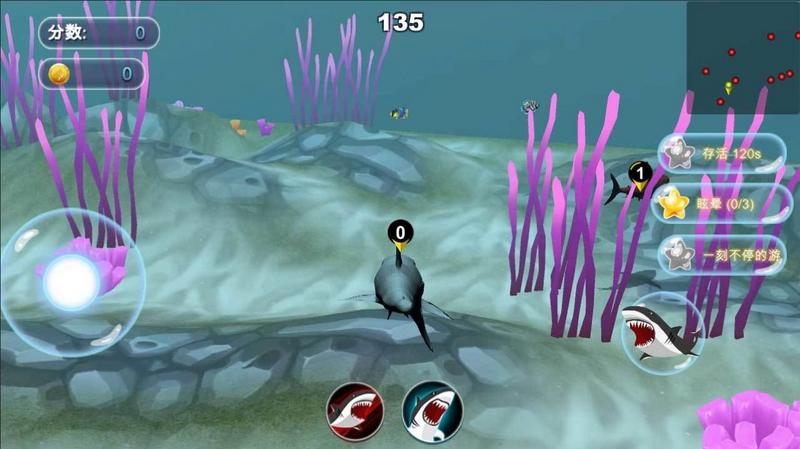The image size is (800, 449).
Task: Select the 眩晕 (0/3) objective
Action: click(721, 204)
